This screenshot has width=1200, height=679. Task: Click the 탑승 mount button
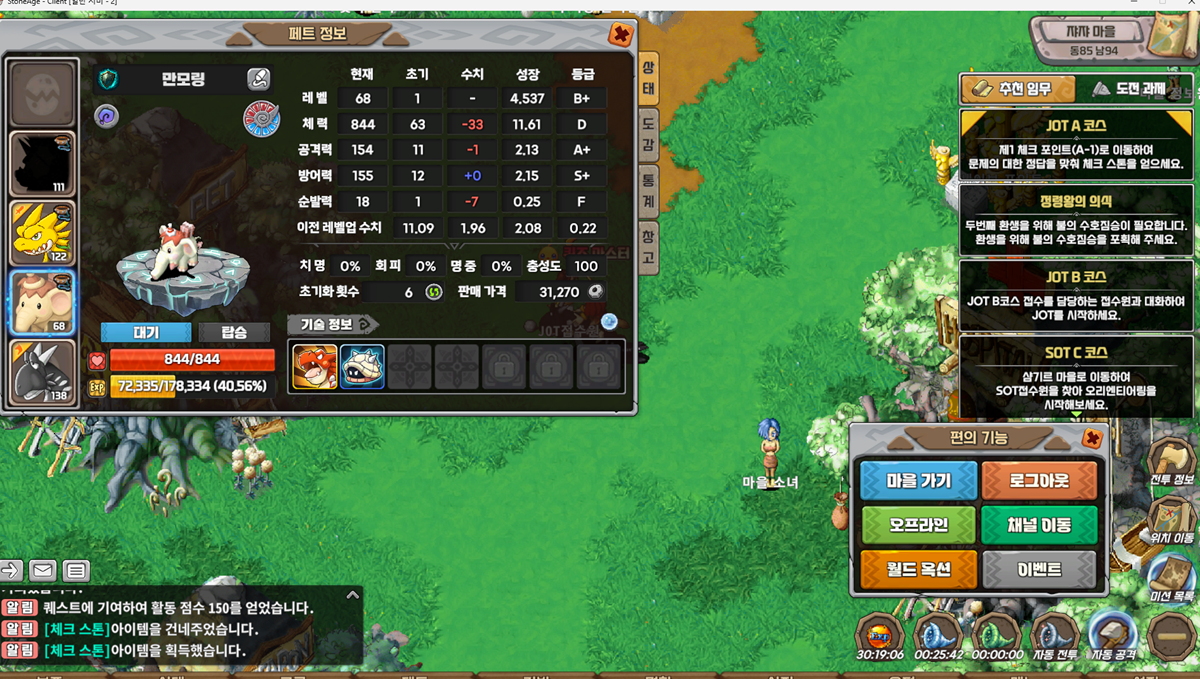tap(233, 332)
